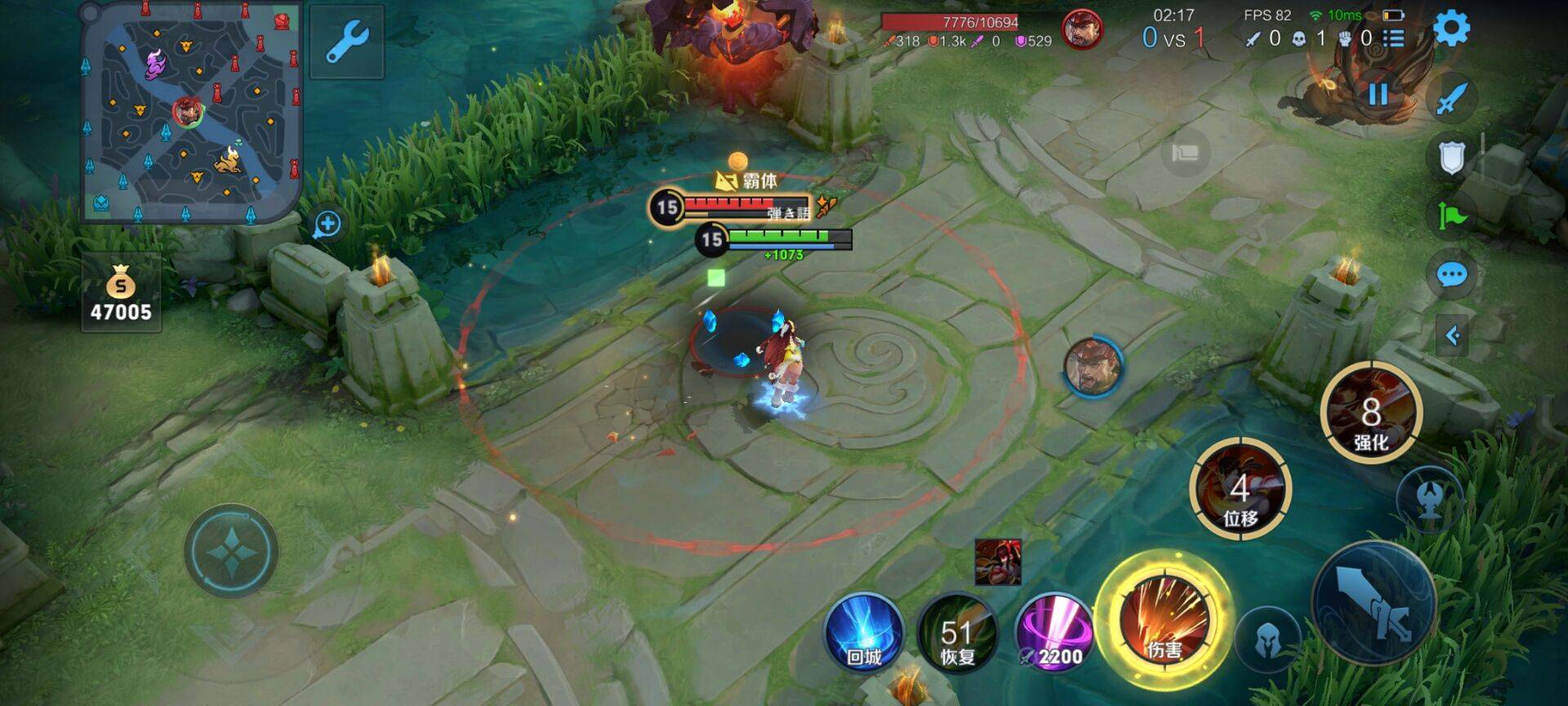This screenshot has width=1568, height=706.
Task: Open the minimap in the corner
Action: click(192, 112)
